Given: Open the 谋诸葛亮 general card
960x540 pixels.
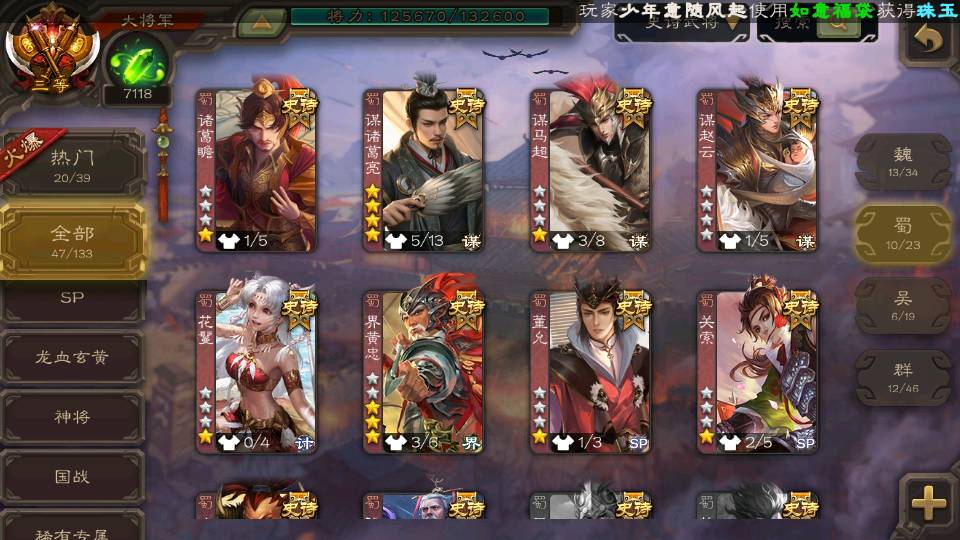Looking at the screenshot, I should [x=424, y=170].
